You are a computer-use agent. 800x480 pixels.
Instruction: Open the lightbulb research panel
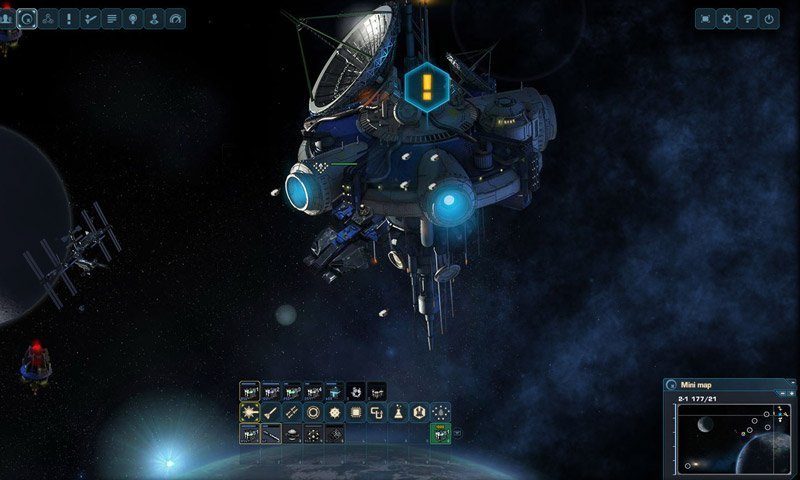click(133, 18)
